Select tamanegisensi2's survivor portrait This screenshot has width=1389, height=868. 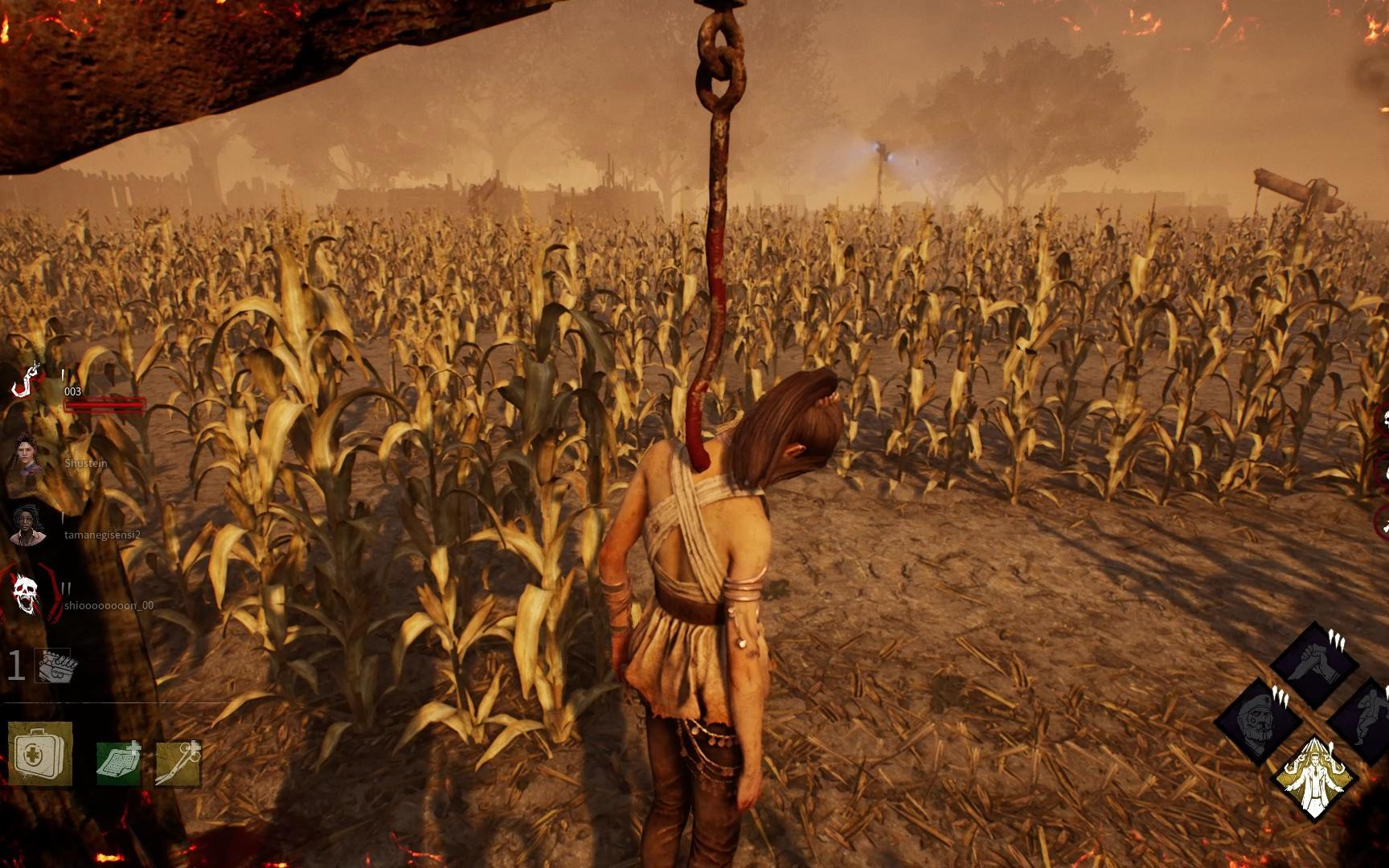pyautogui.click(x=27, y=526)
